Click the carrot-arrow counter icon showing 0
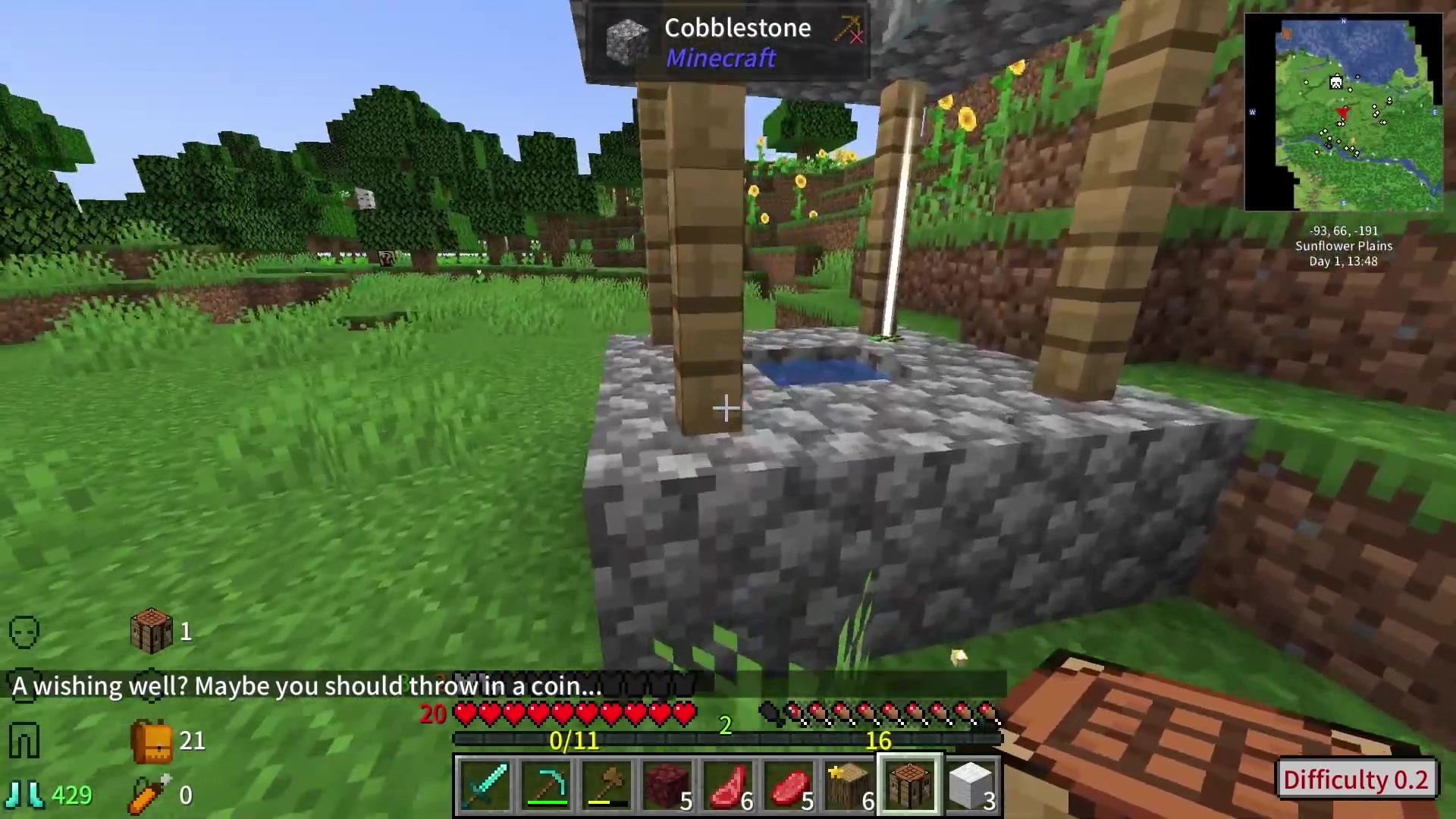Viewport: 1456px width, 819px height. pyautogui.click(x=149, y=794)
